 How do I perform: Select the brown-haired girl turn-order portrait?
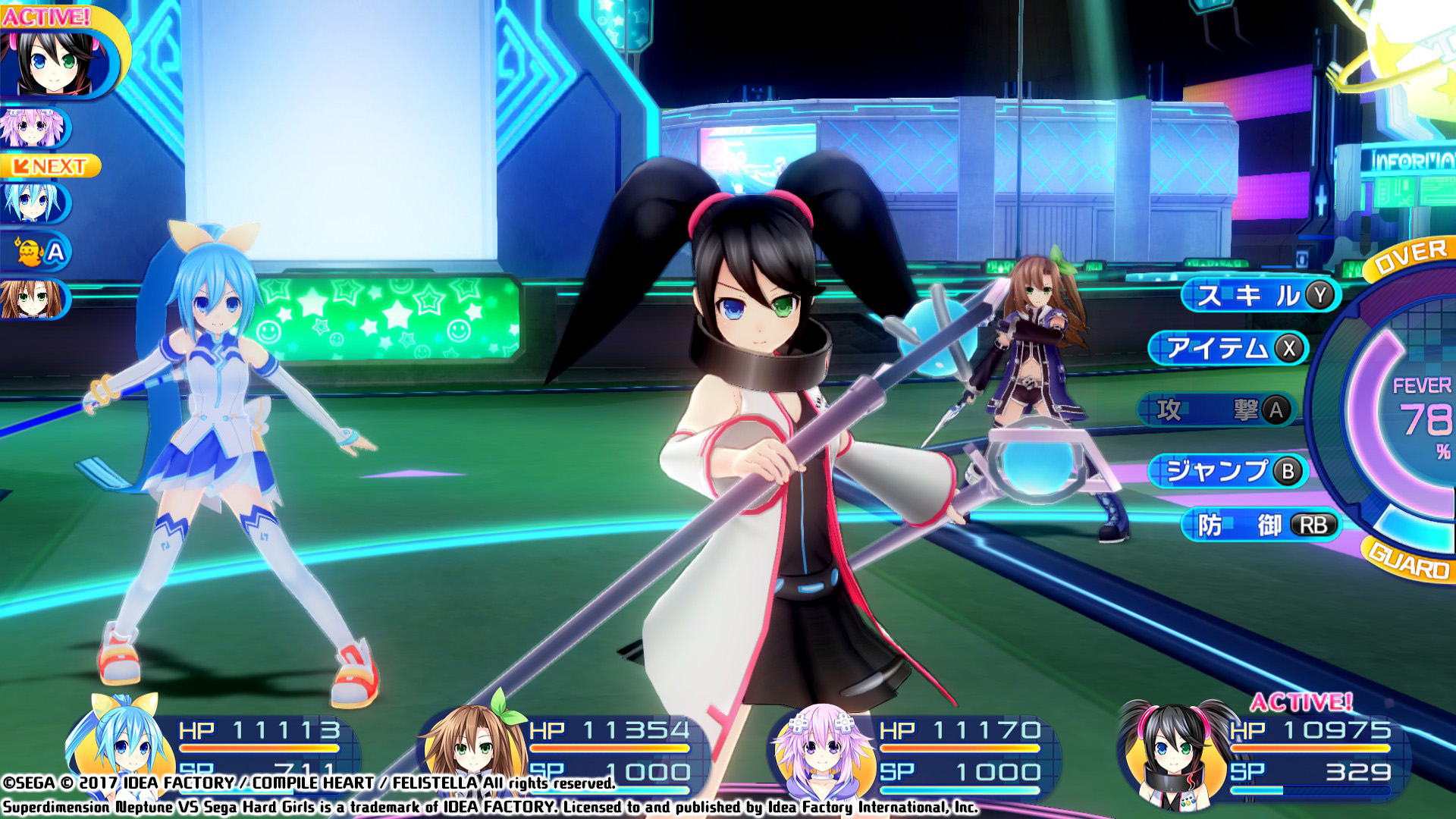(x=34, y=299)
